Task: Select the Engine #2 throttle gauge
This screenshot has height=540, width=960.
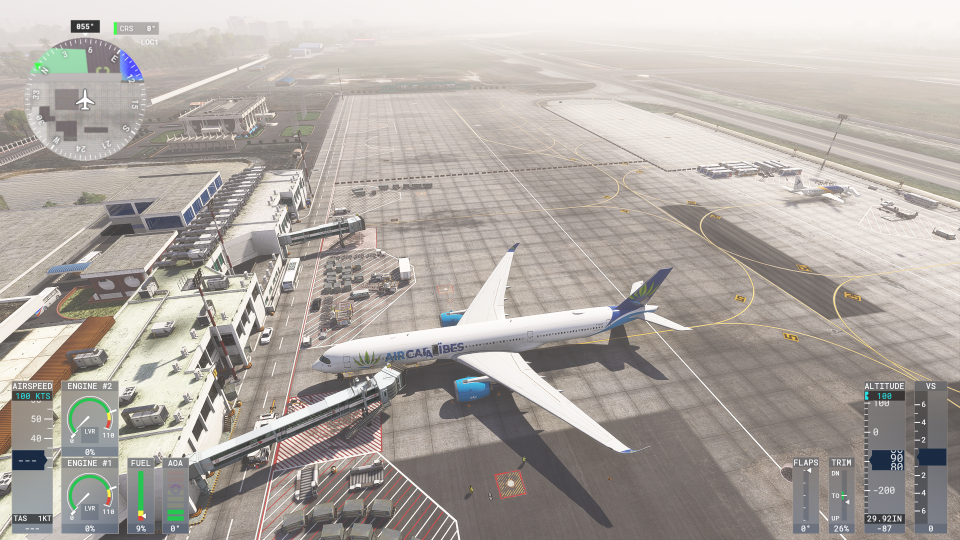Action: click(x=89, y=418)
